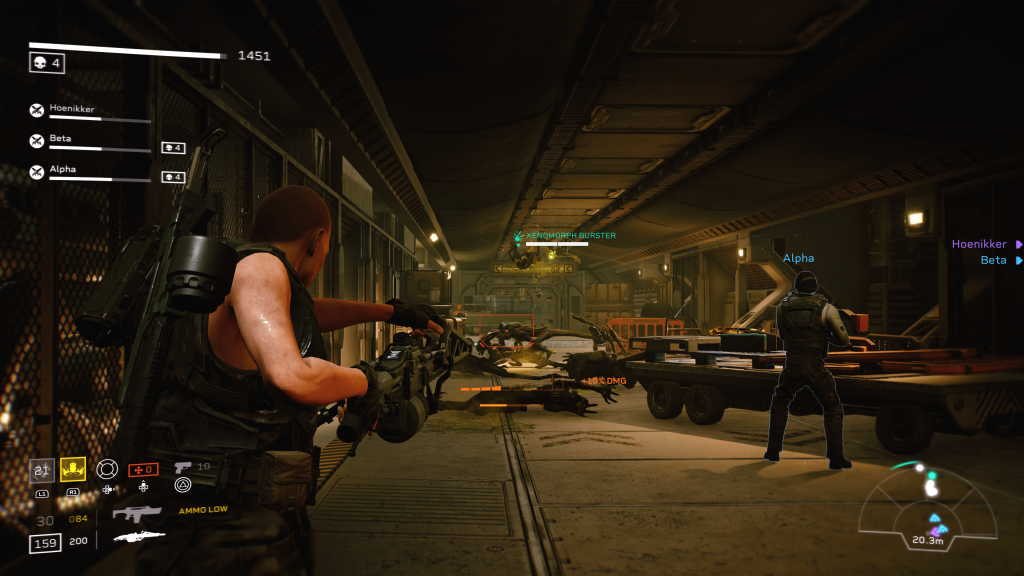Screen dimensions: 1024x576
Task: Select the pulse rifle weapon
Action: pos(136,514)
